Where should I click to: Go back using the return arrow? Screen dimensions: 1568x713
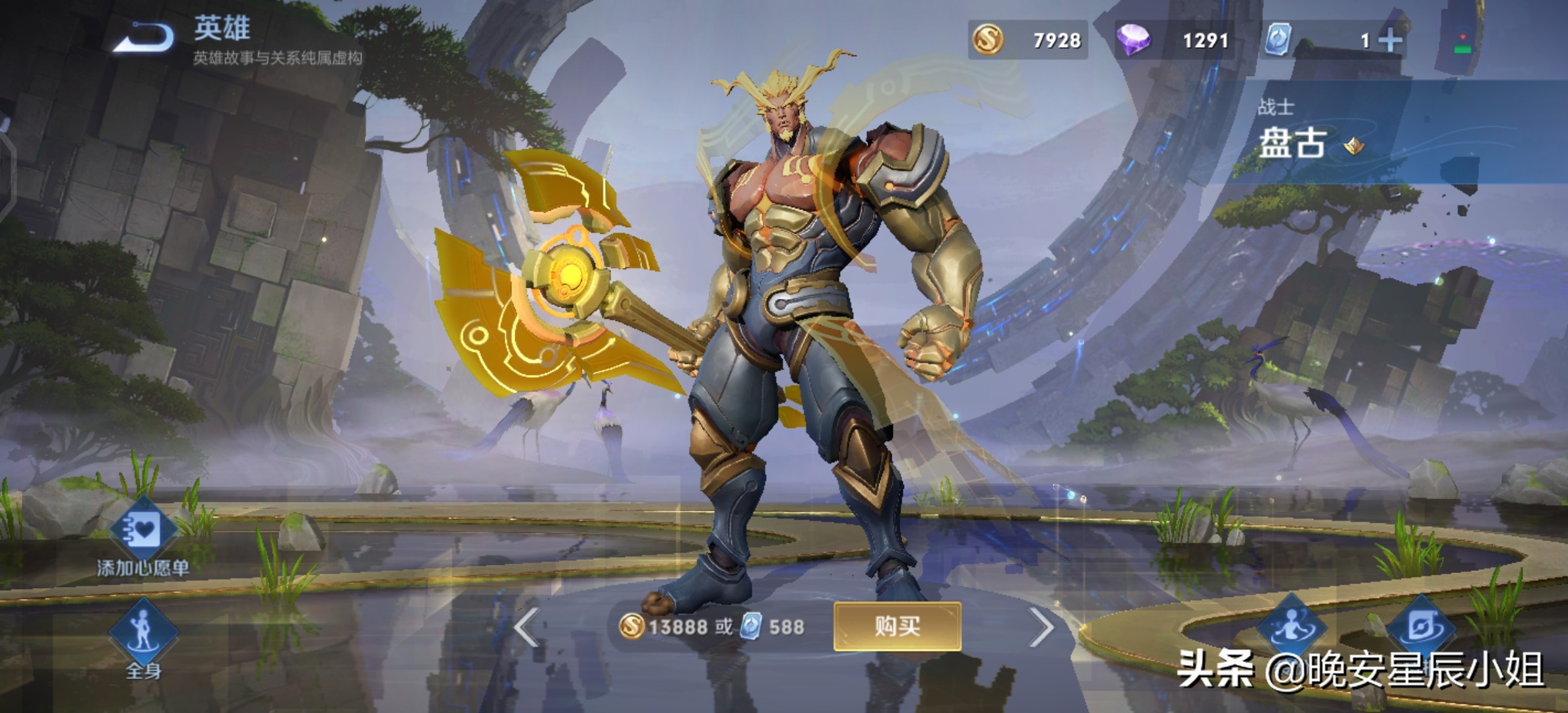pyautogui.click(x=144, y=38)
